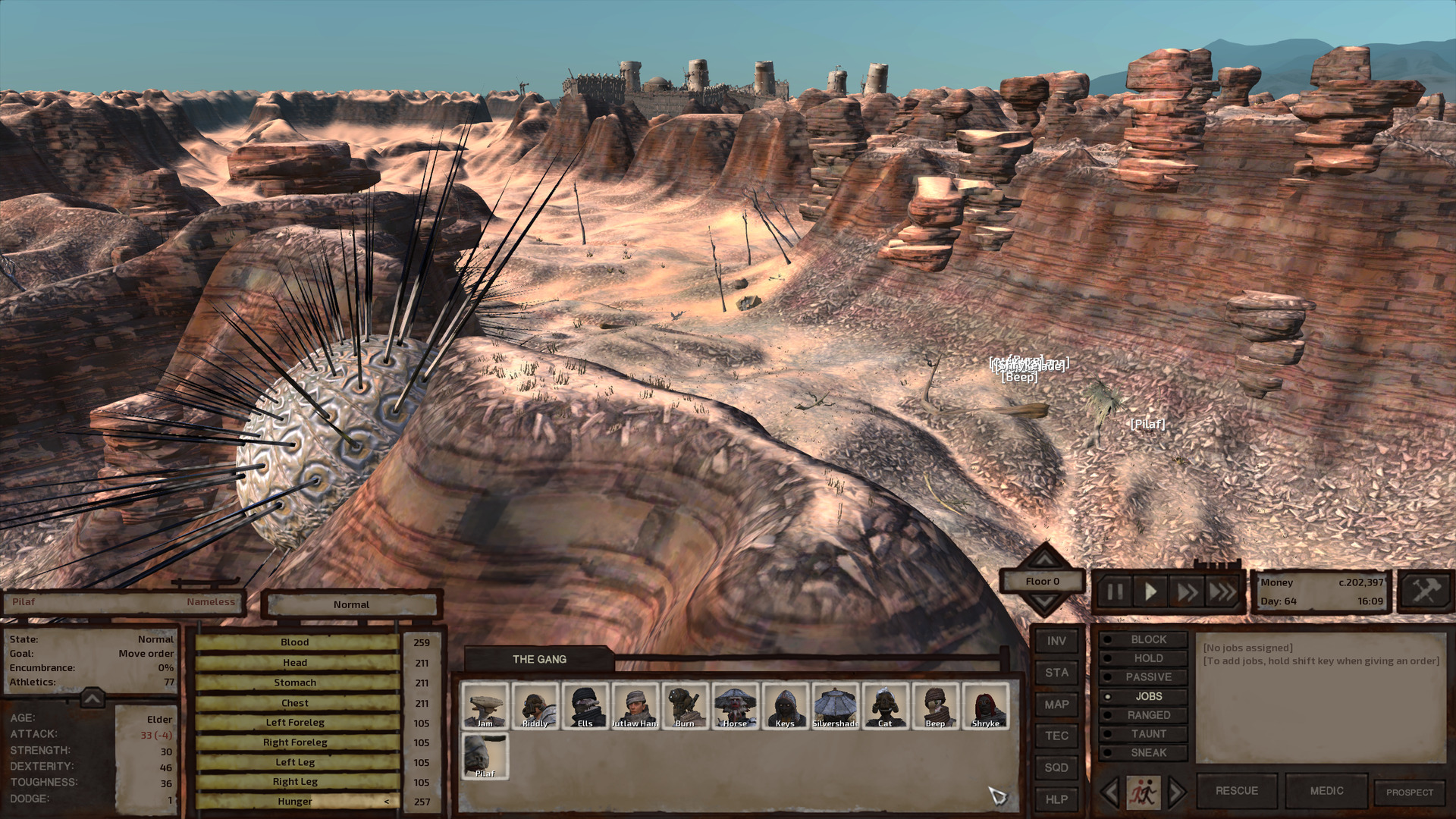The width and height of the screenshot is (1456, 819).
Task: Open the HLP help panel
Action: [x=1056, y=799]
